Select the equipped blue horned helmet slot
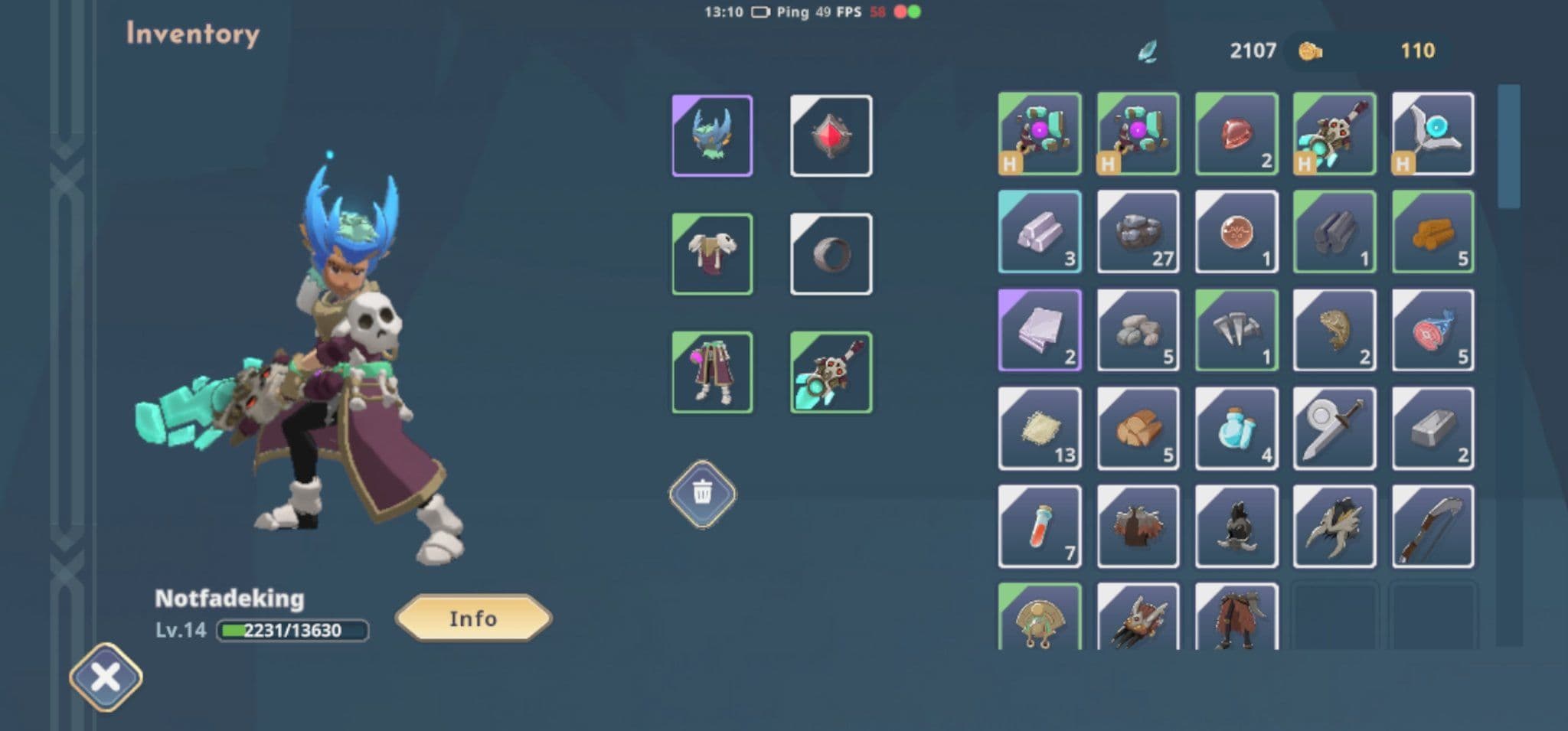This screenshot has height=731, width=1568. point(712,135)
